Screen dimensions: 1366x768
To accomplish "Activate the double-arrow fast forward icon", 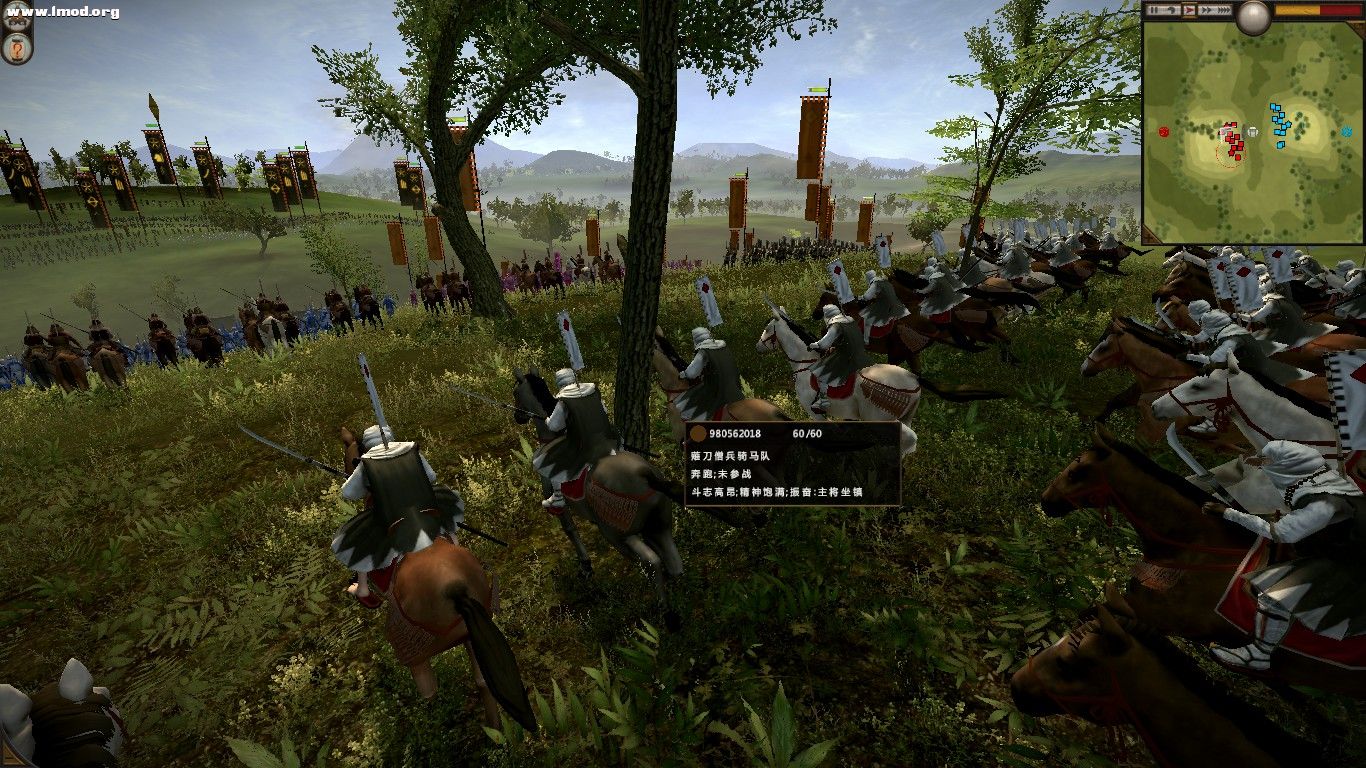I will (x=1206, y=11).
